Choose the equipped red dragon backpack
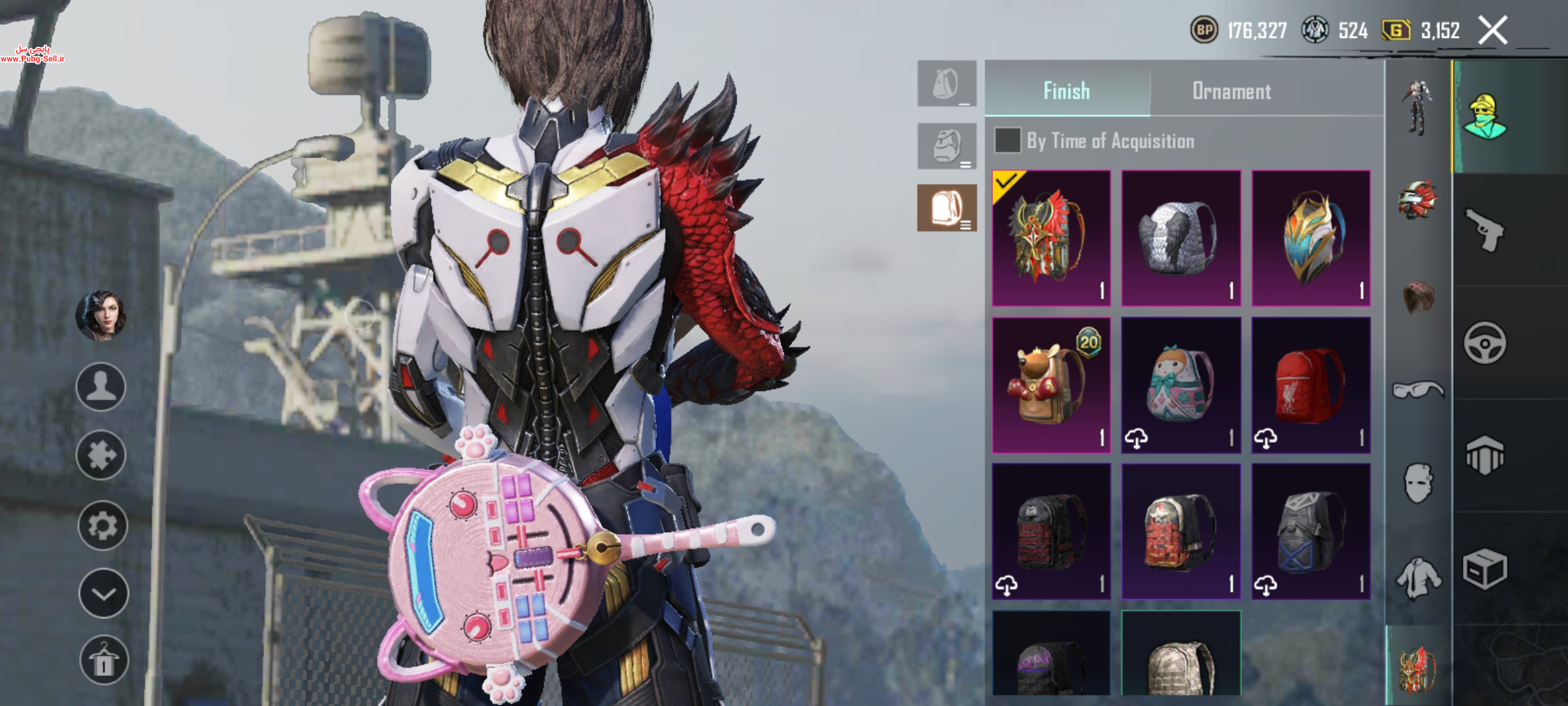 click(x=1051, y=238)
